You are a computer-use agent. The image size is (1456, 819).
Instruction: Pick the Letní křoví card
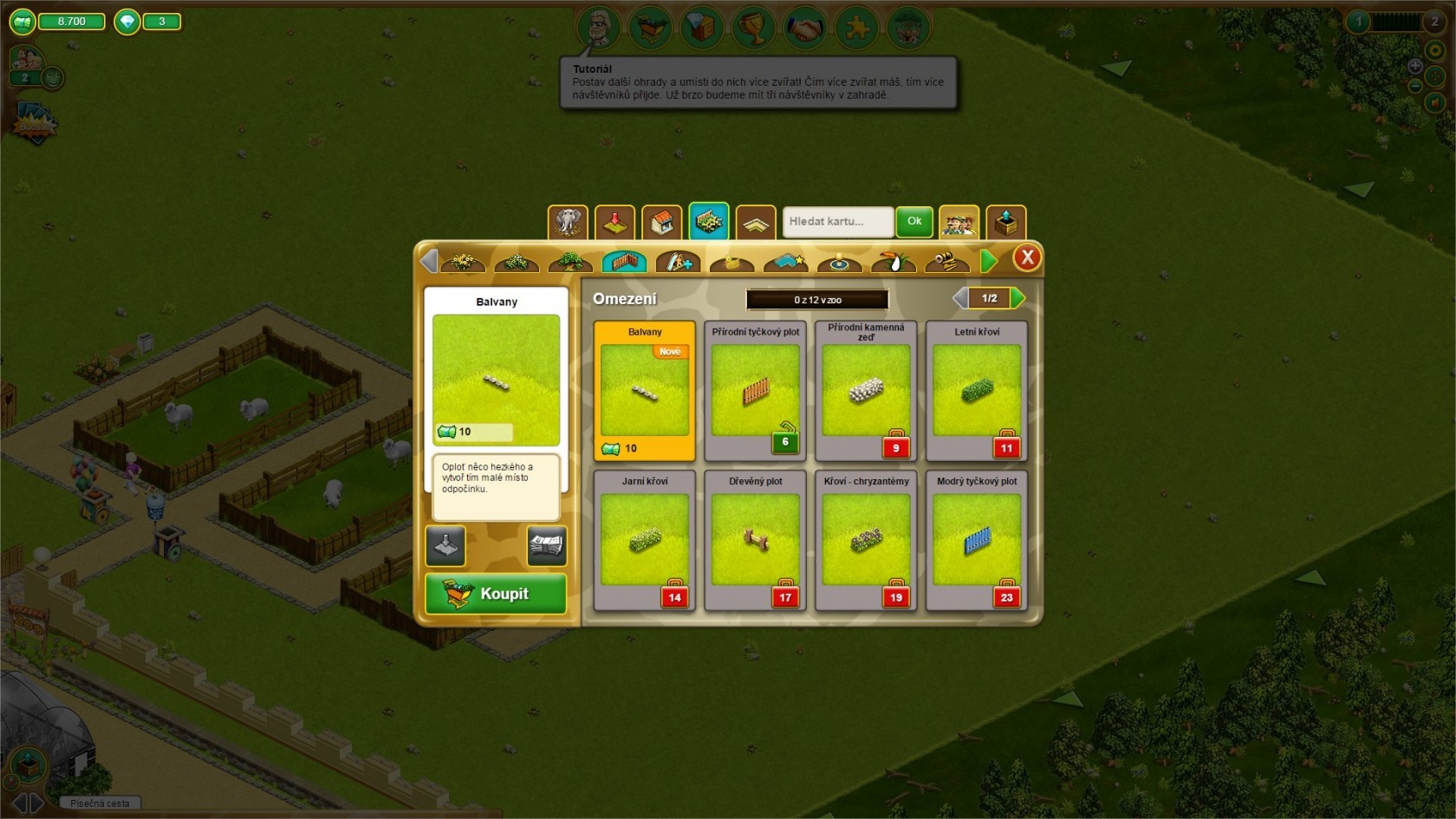click(x=977, y=390)
